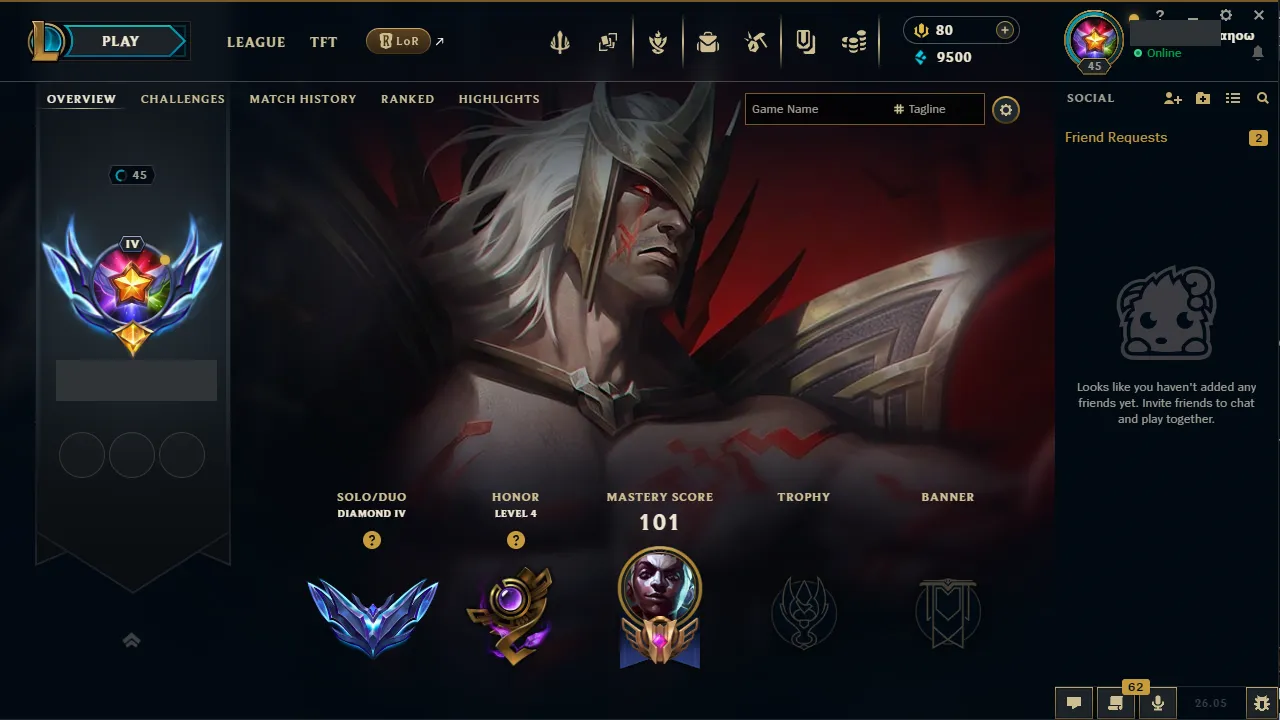Search friends with the magnifier icon
Screen dimensions: 1280x720
tap(1262, 98)
